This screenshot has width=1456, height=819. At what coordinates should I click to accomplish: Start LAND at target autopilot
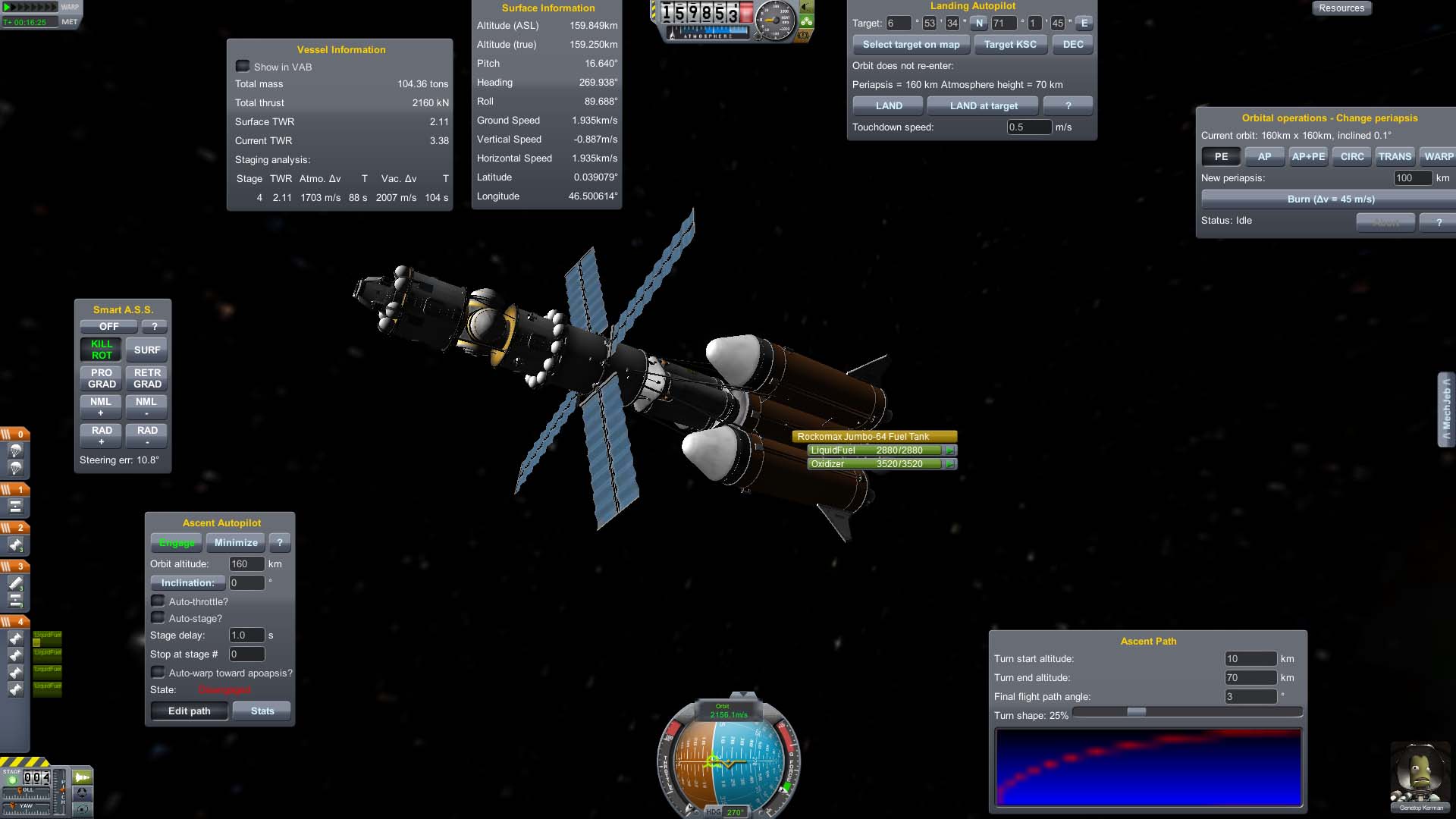click(x=984, y=105)
